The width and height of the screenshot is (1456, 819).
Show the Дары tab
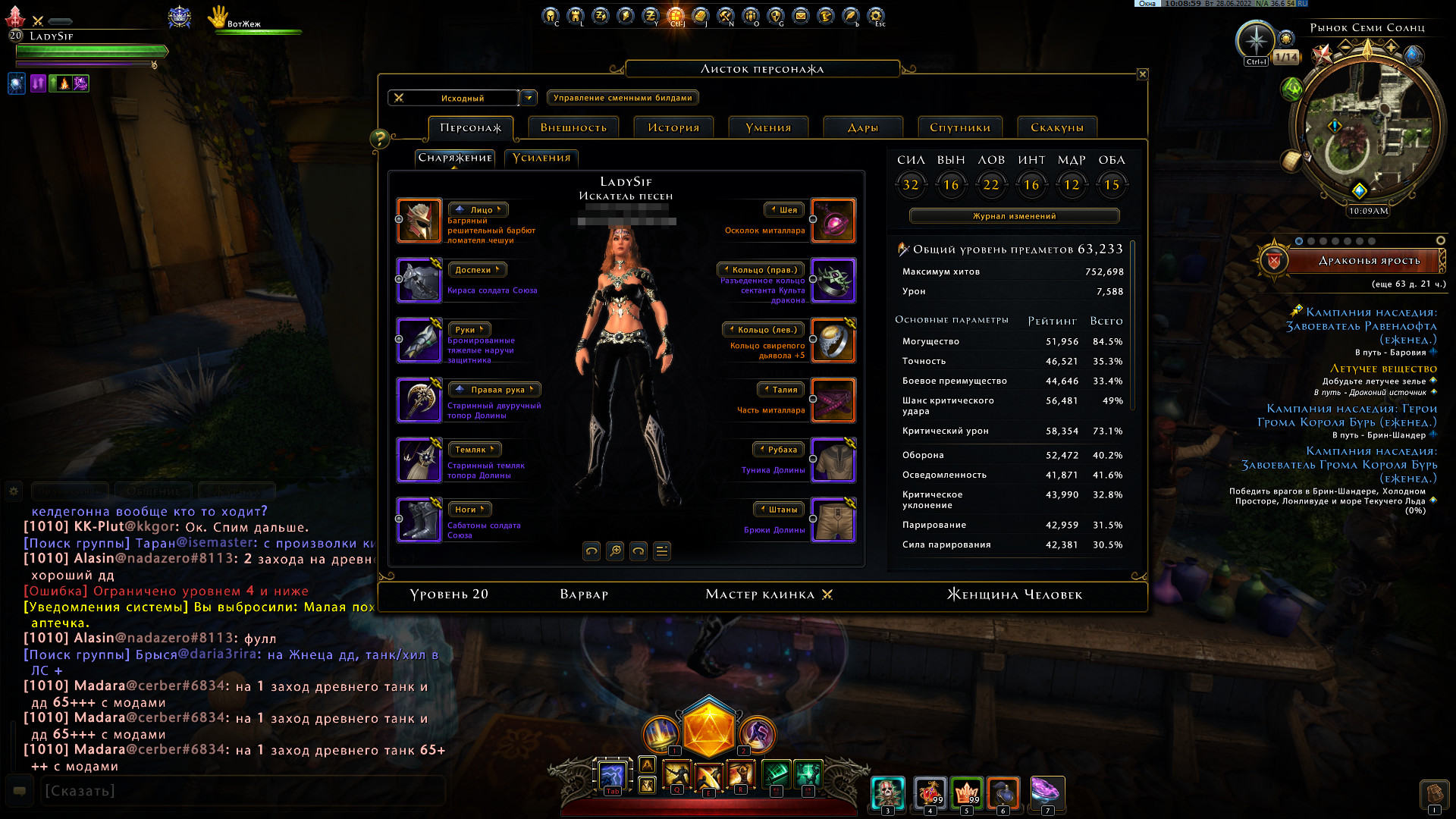863,127
